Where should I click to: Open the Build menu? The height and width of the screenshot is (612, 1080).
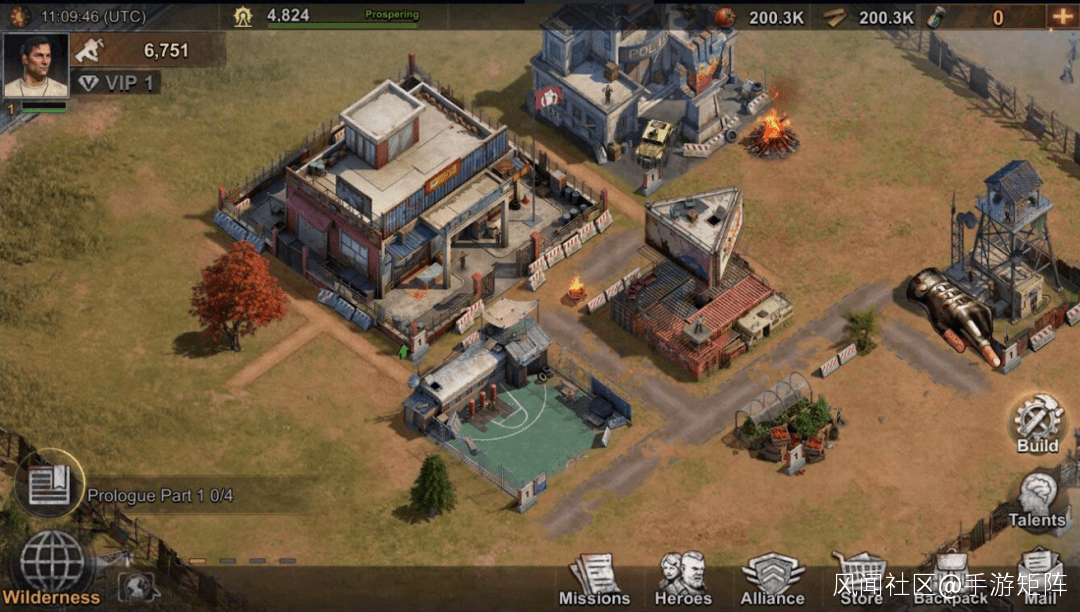click(x=1037, y=423)
